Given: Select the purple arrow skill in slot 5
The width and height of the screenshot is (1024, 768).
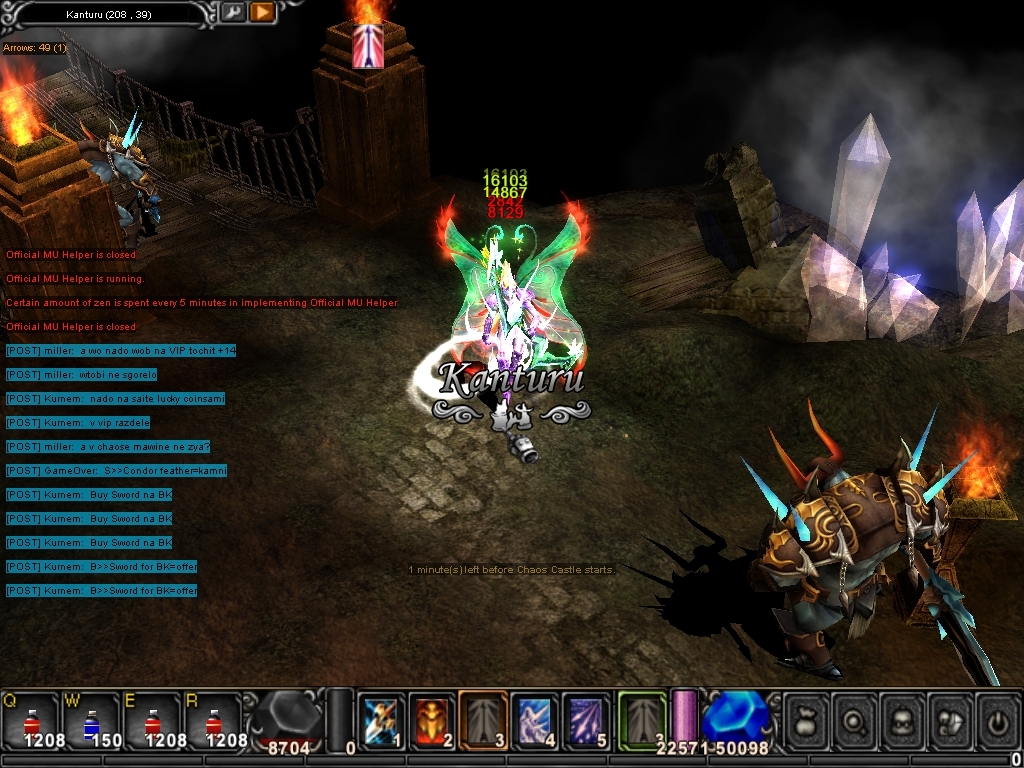Looking at the screenshot, I should [587, 720].
